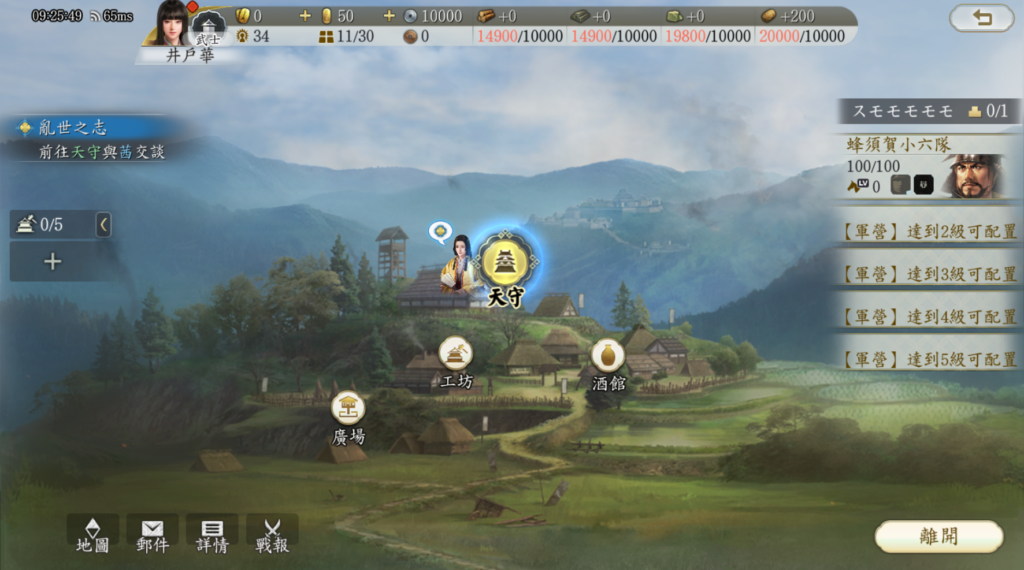Open the 戰報 battle reports
The height and width of the screenshot is (570, 1024).
(272, 534)
